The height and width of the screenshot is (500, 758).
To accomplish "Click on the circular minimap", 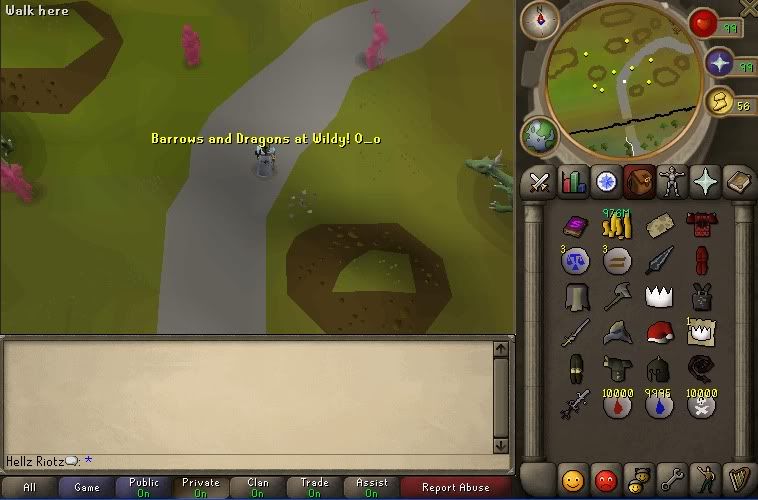I will (x=621, y=73).
